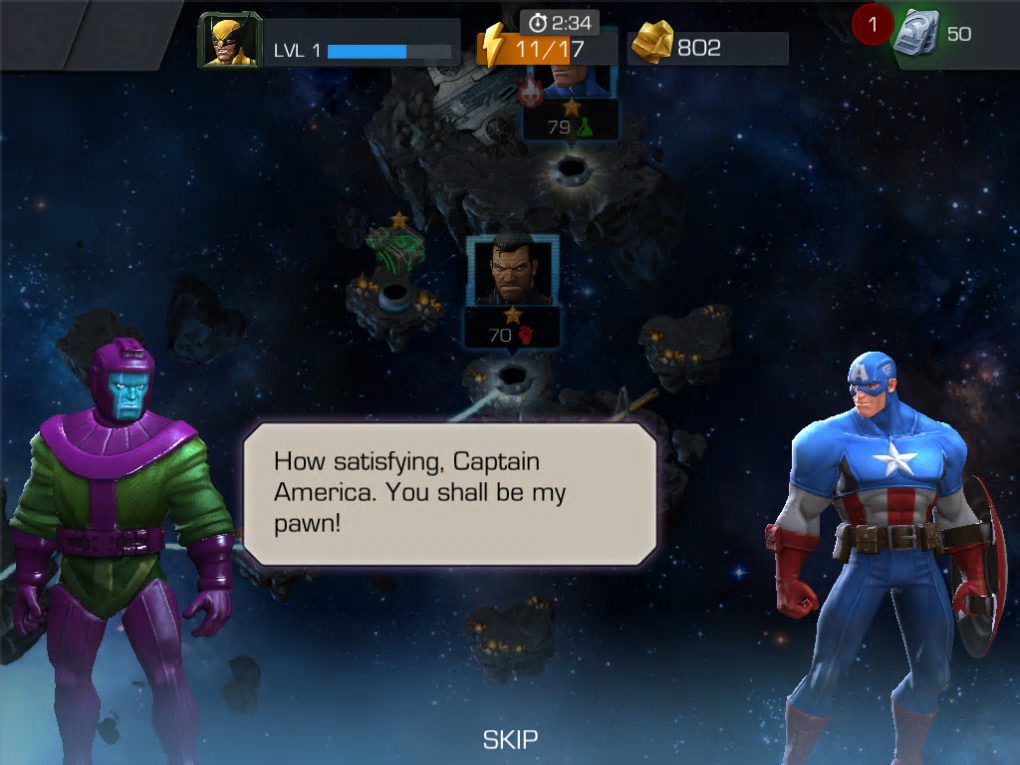
Task: Advance Kang's dialogue speech box
Action: coord(450,493)
